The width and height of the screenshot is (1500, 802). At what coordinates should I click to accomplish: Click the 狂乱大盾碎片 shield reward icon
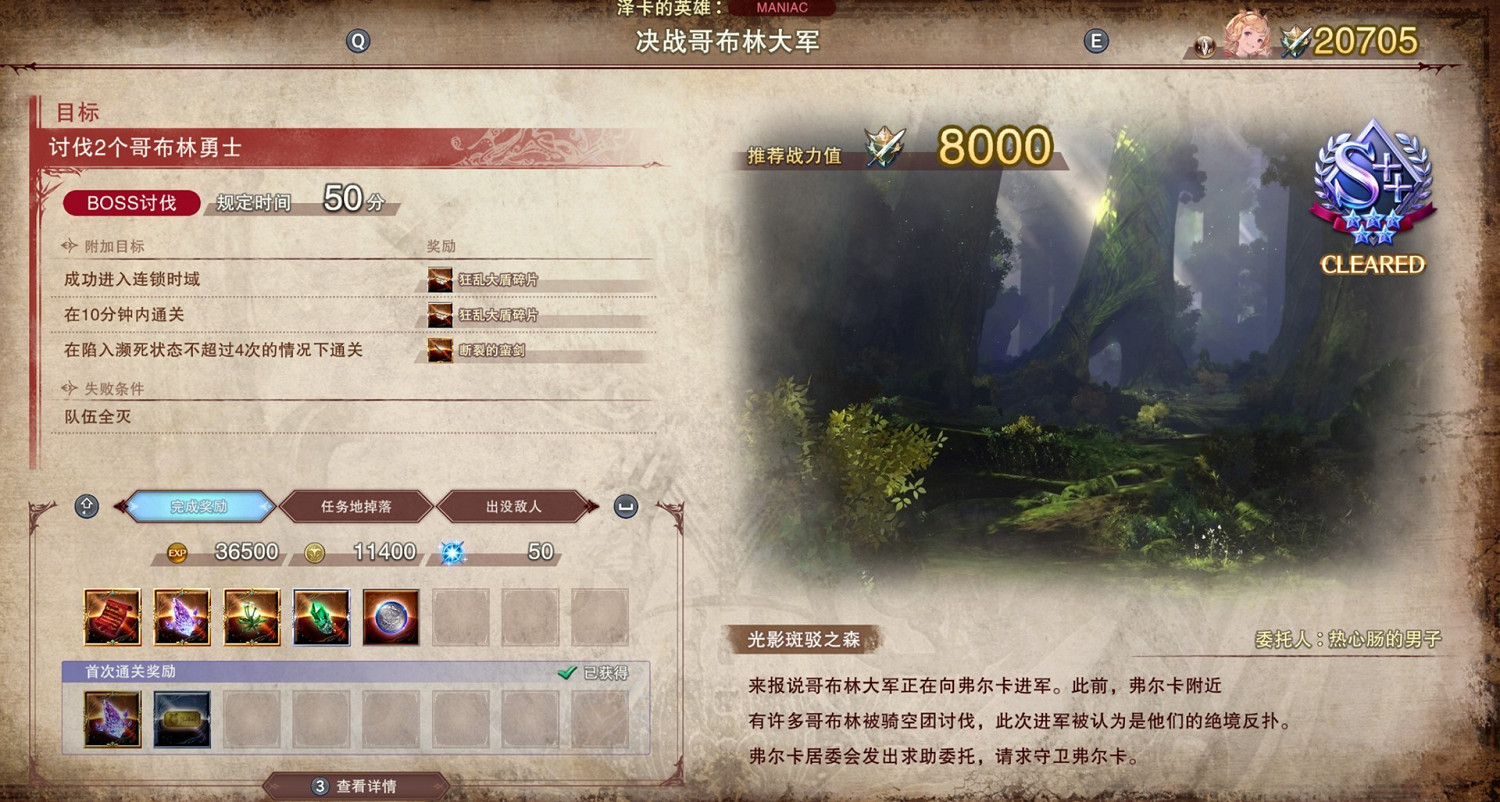(x=440, y=280)
